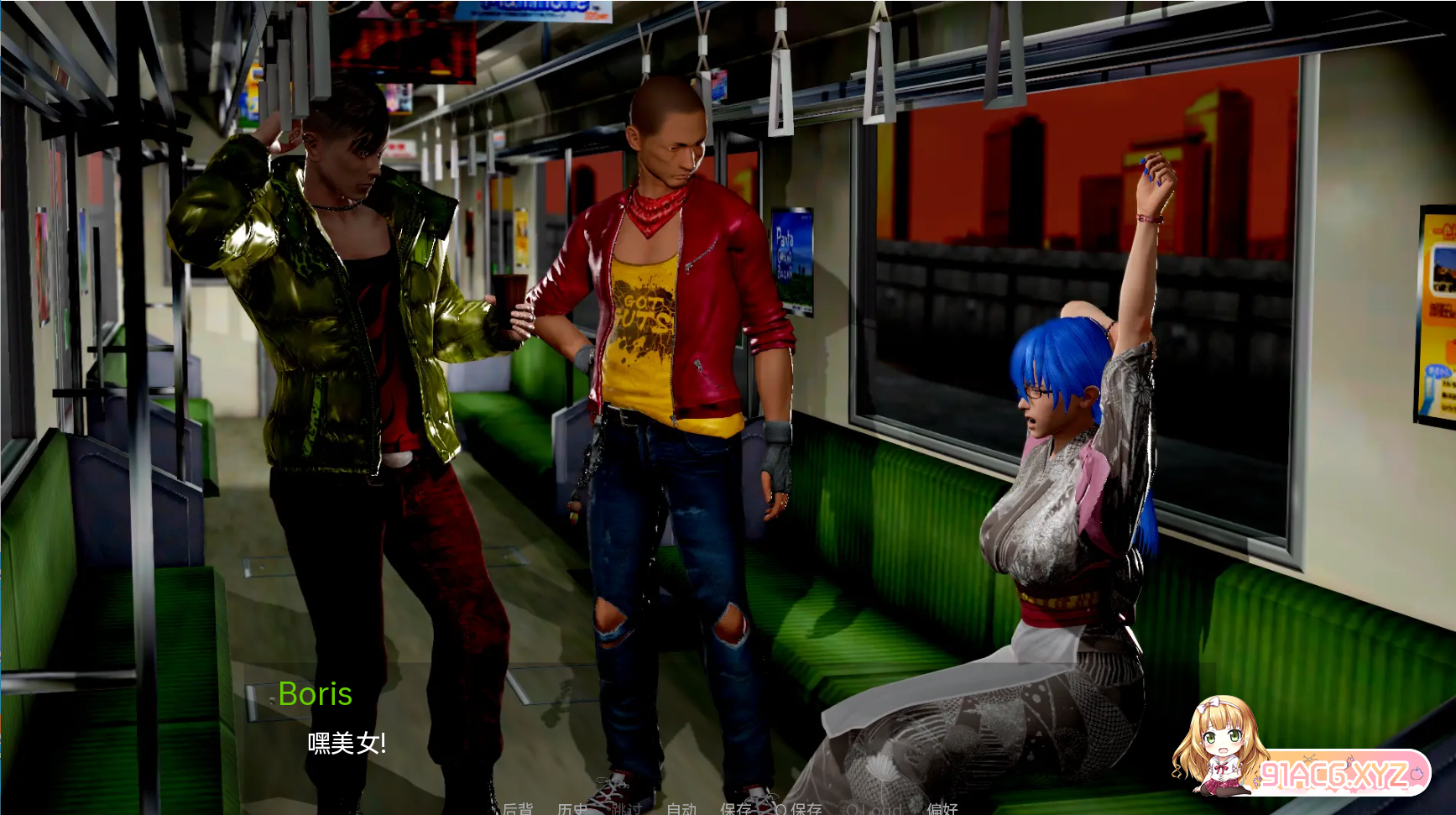Open 偏好 (Preferences) settings

(942, 808)
